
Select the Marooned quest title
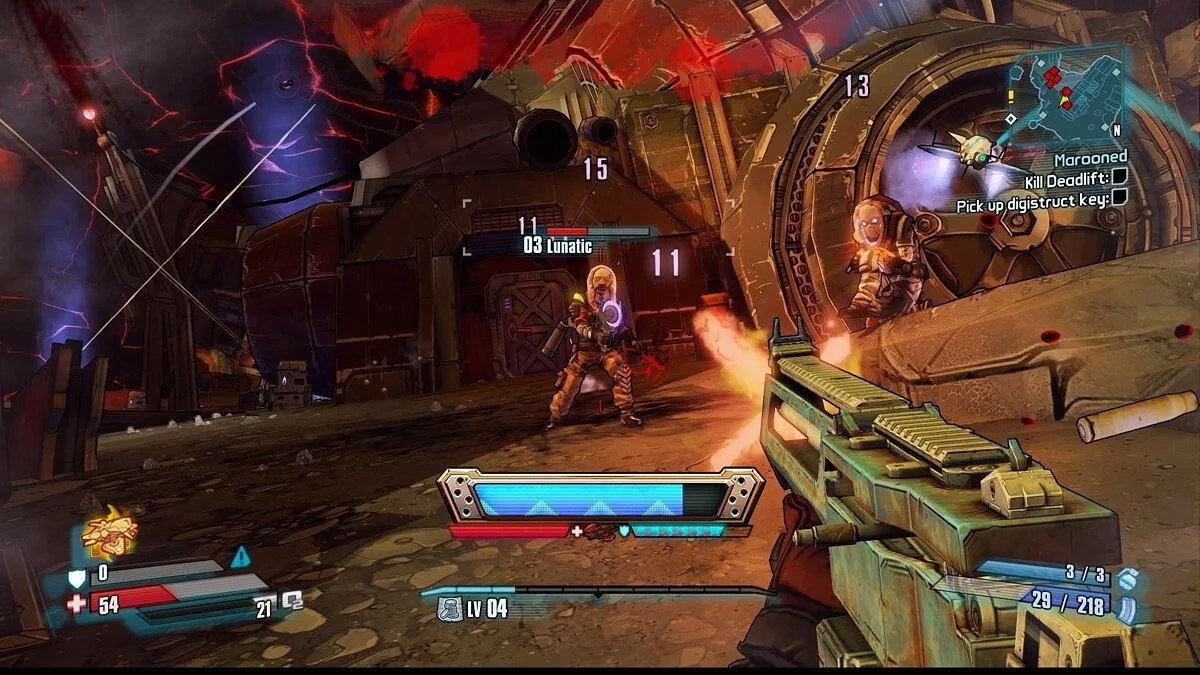[x=1090, y=158]
